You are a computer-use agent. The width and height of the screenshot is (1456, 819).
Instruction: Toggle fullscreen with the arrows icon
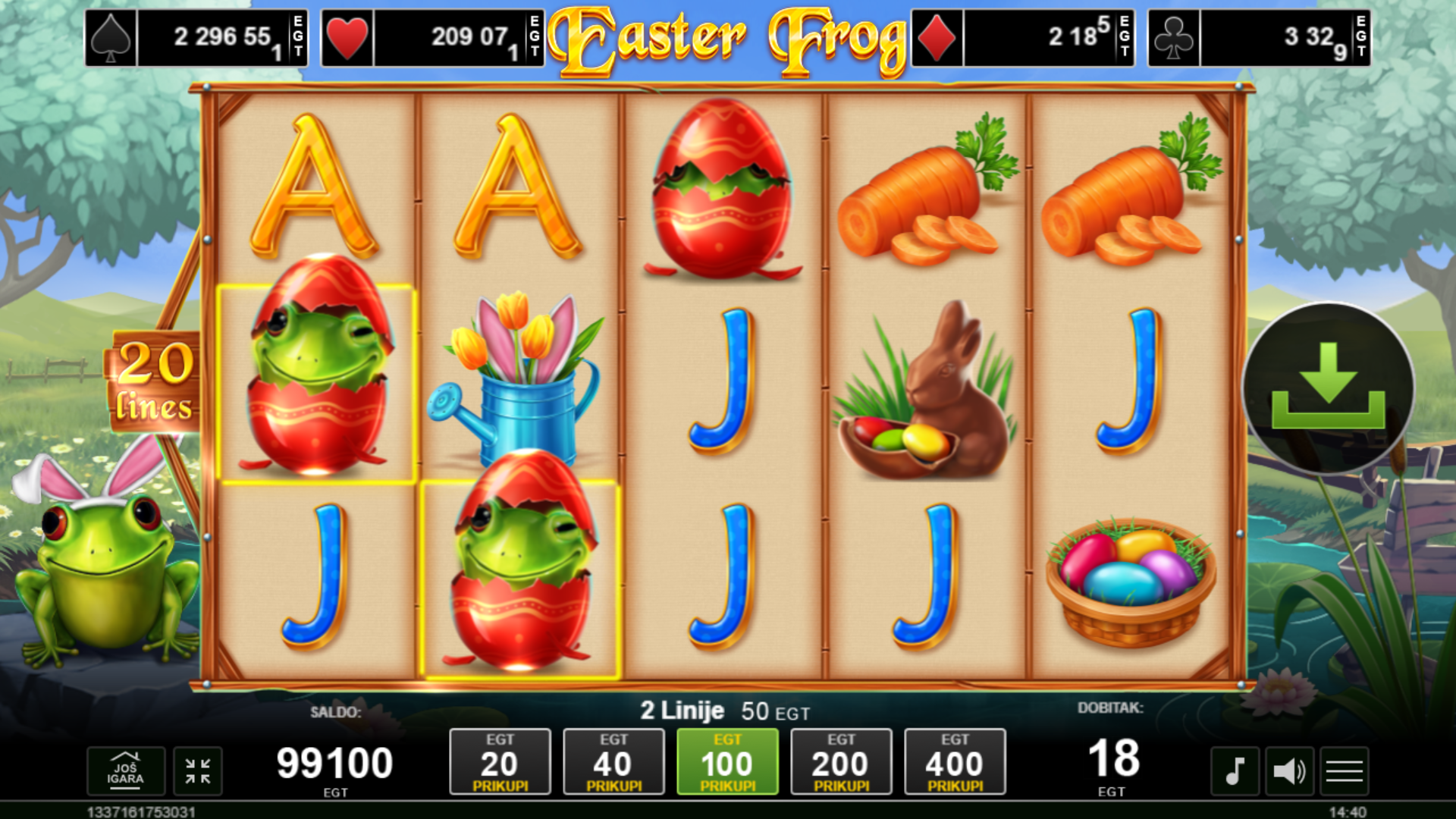[x=198, y=771]
